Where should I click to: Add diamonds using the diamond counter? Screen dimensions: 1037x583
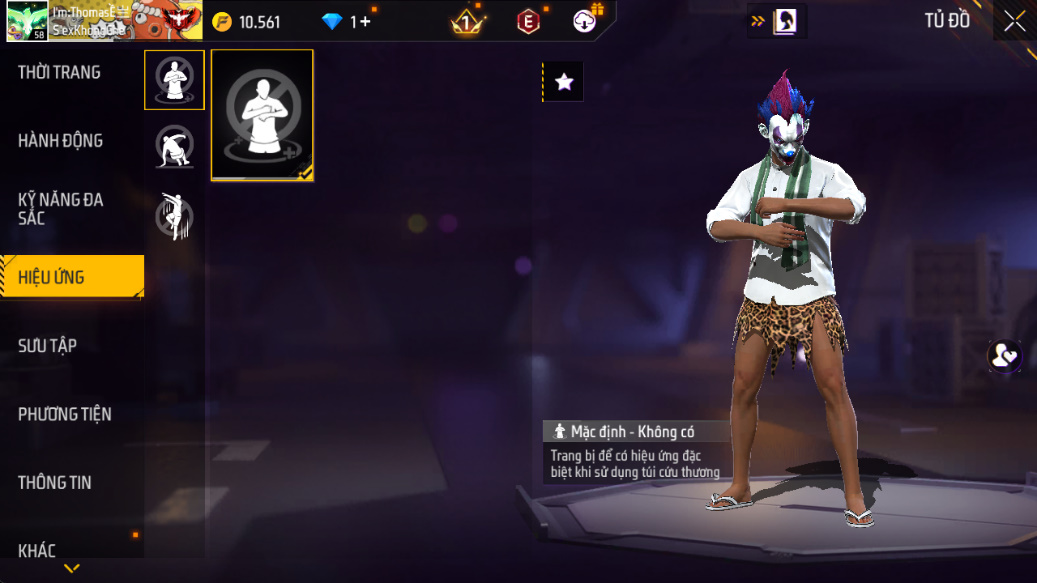(346, 21)
